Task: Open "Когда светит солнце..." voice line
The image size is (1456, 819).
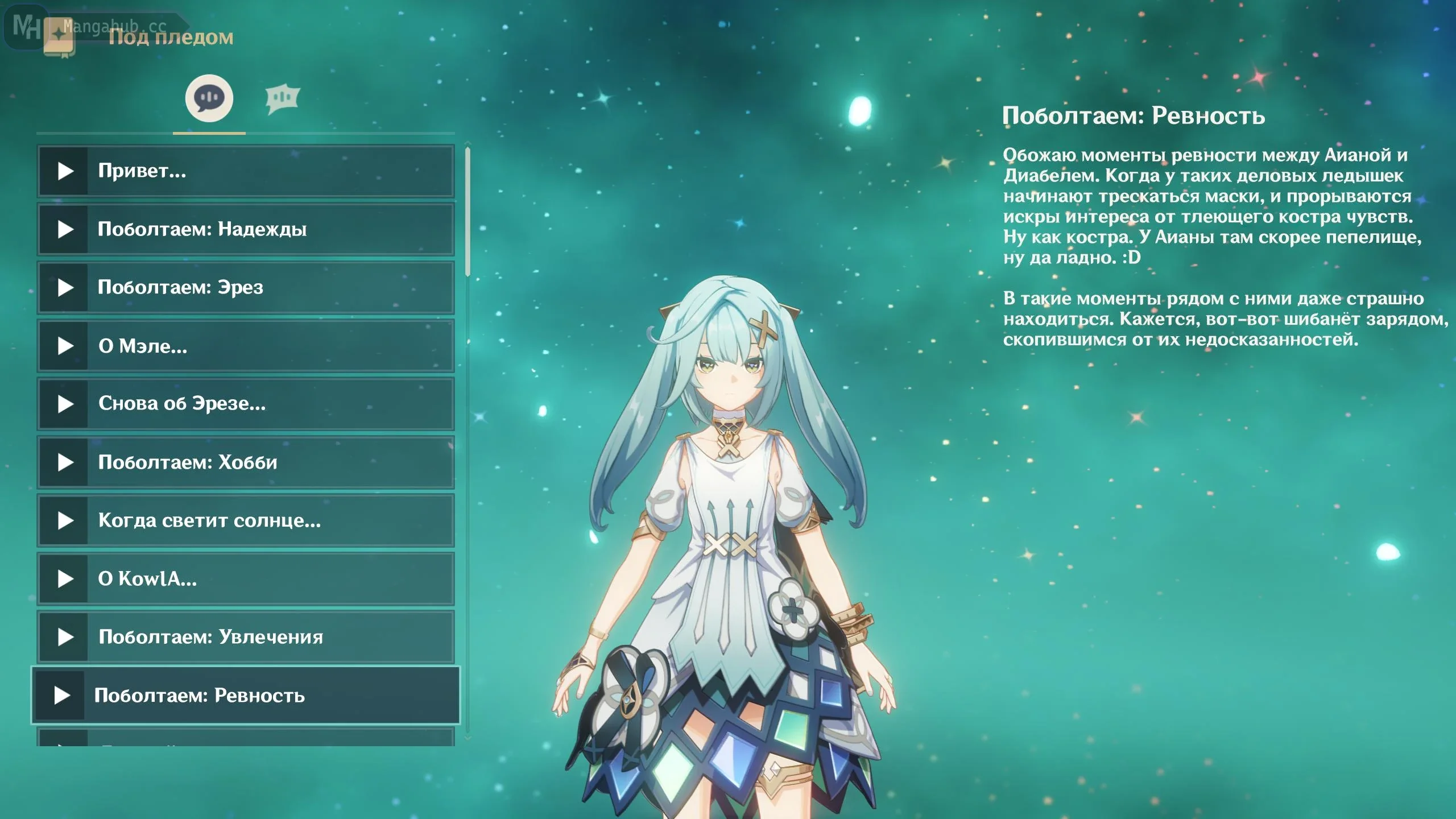Action: [246, 520]
